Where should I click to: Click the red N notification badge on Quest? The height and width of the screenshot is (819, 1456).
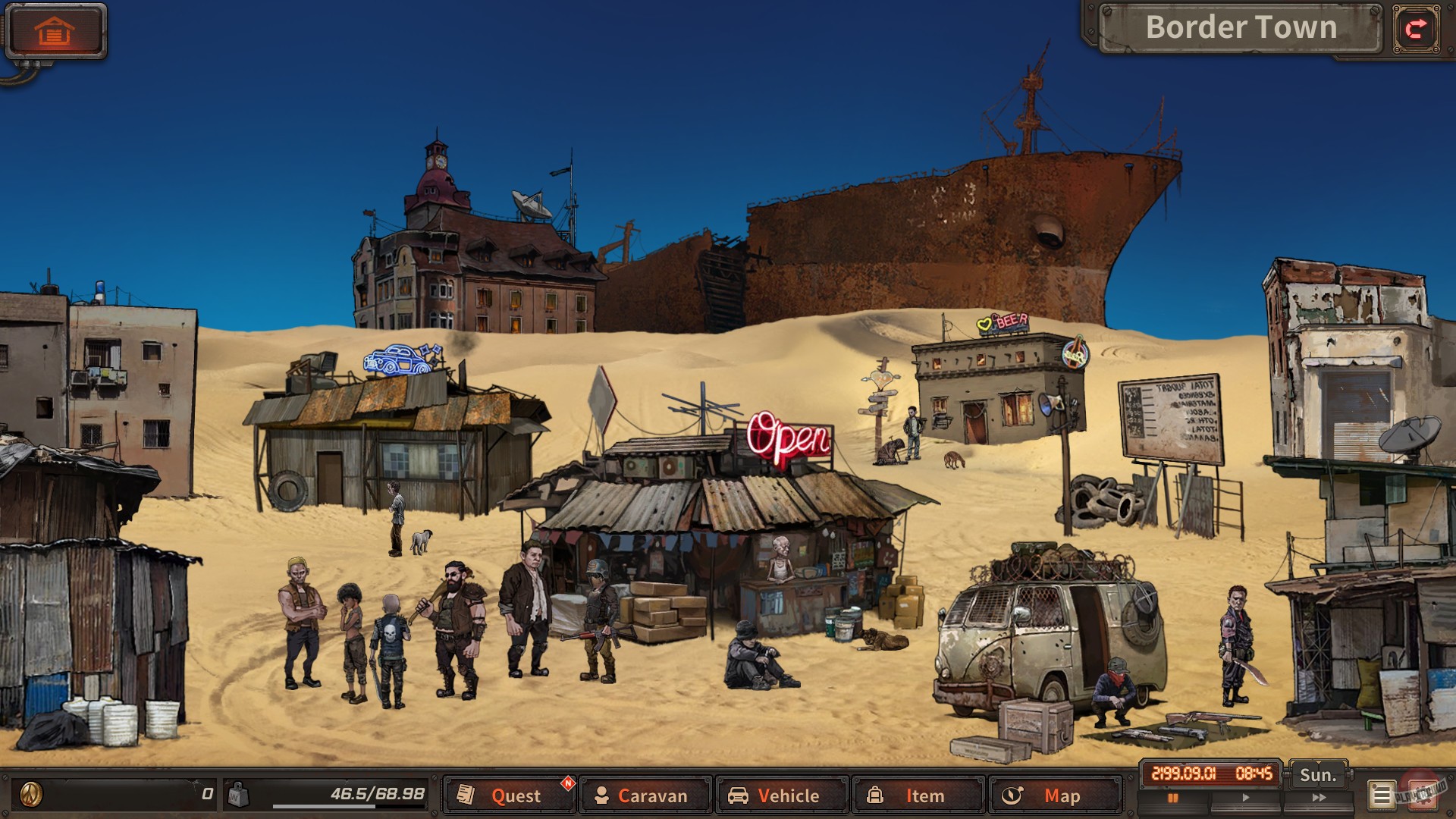coord(567,783)
